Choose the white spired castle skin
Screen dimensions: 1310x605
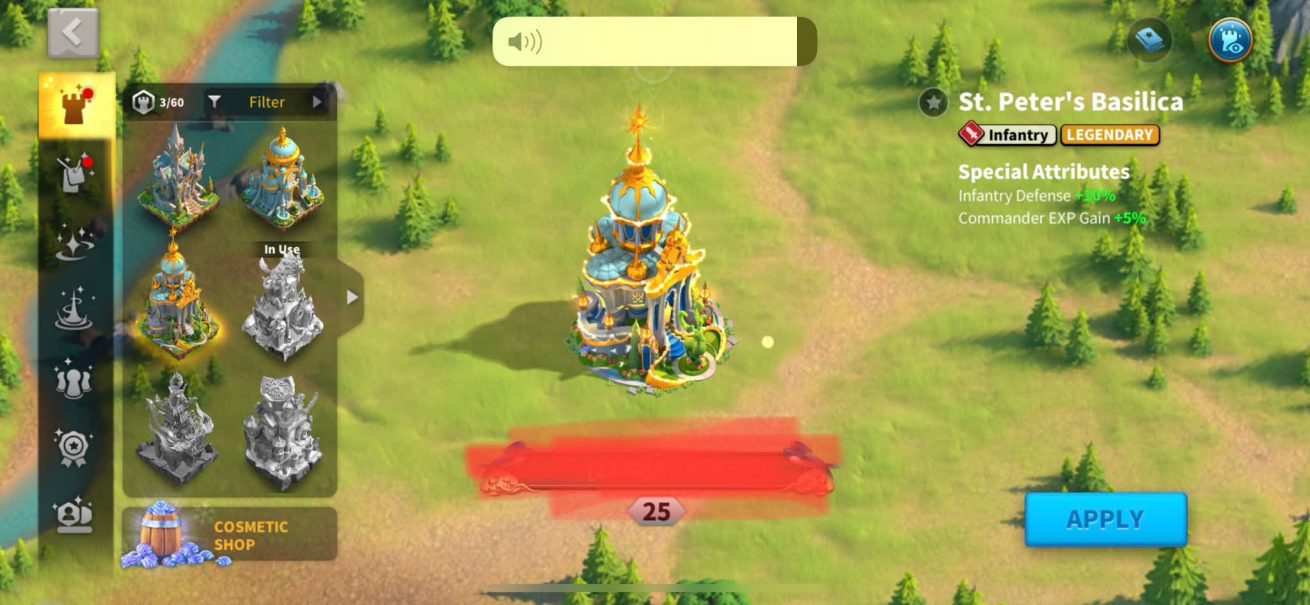[178, 176]
